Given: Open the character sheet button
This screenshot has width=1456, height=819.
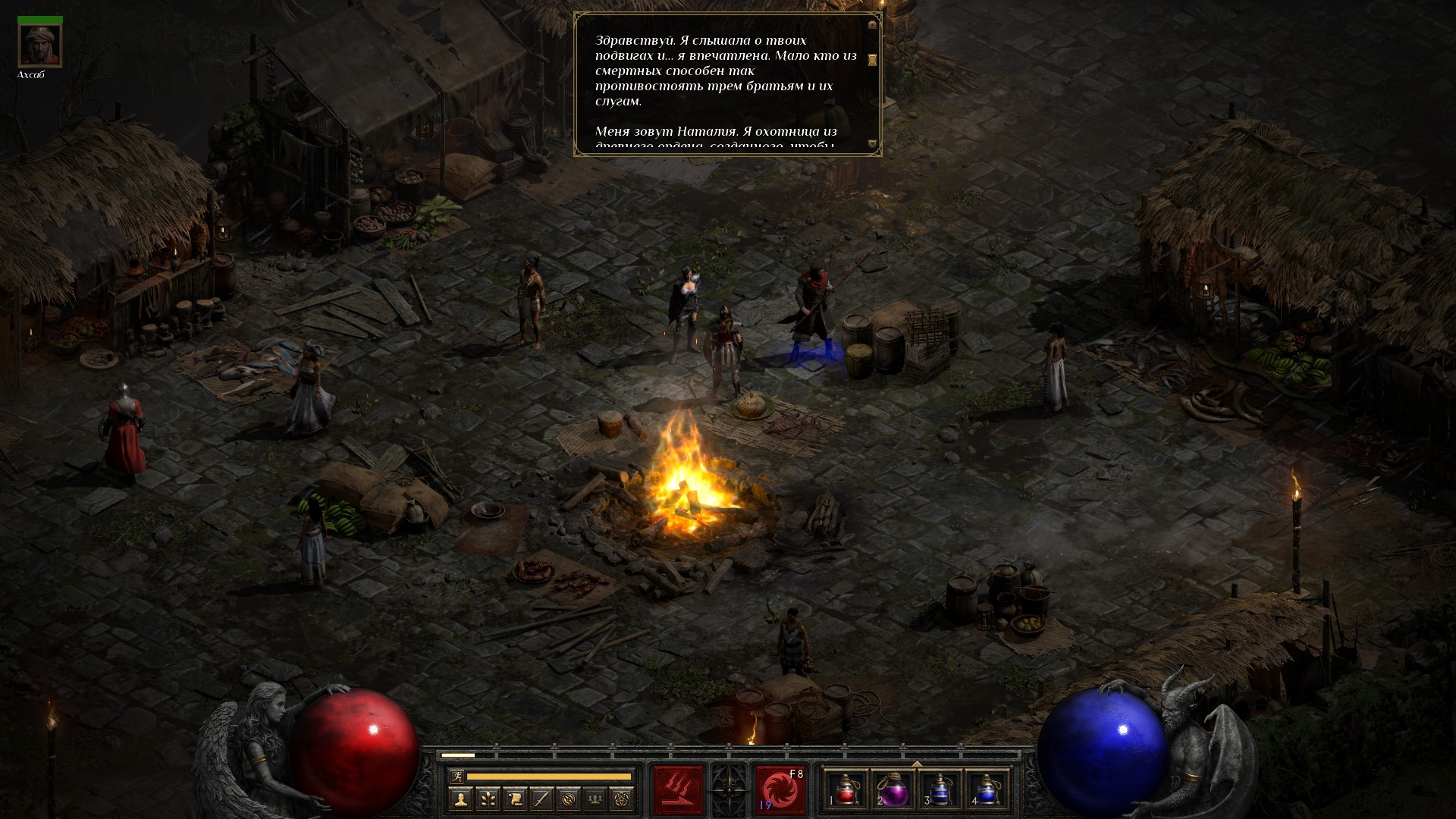Looking at the screenshot, I should point(460,799).
